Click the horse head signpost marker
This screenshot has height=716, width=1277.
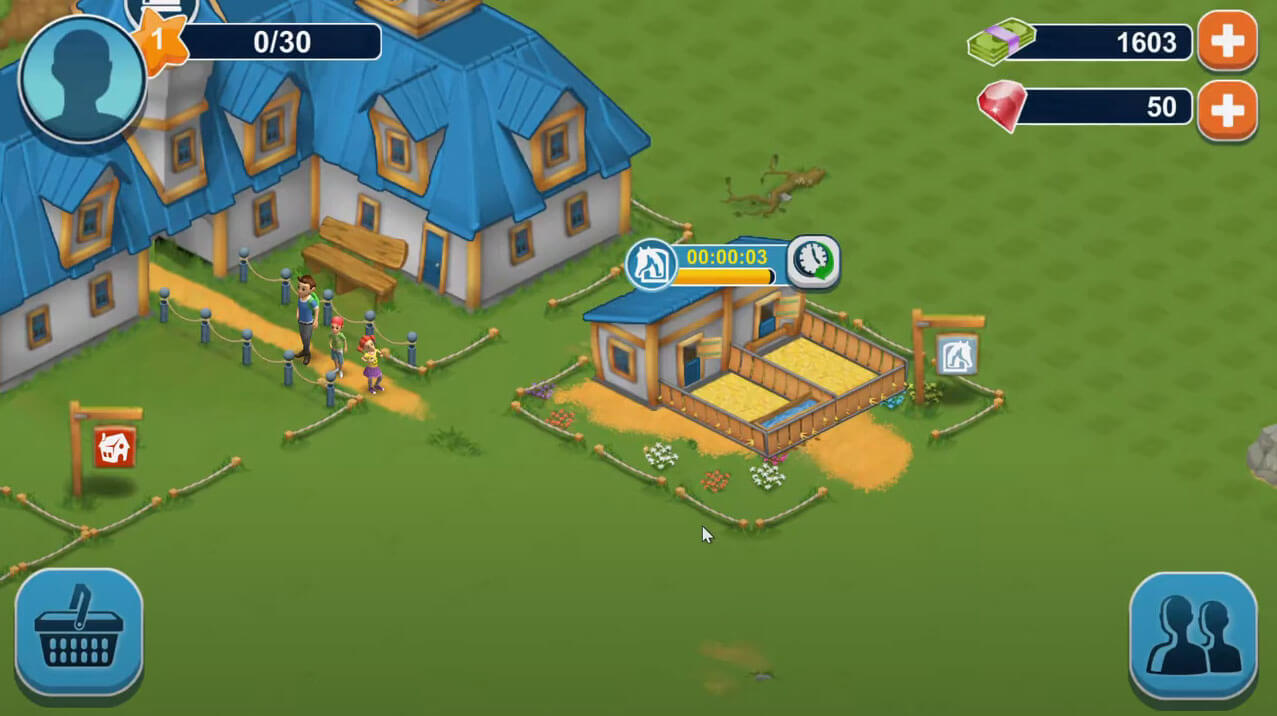point(957,354)
